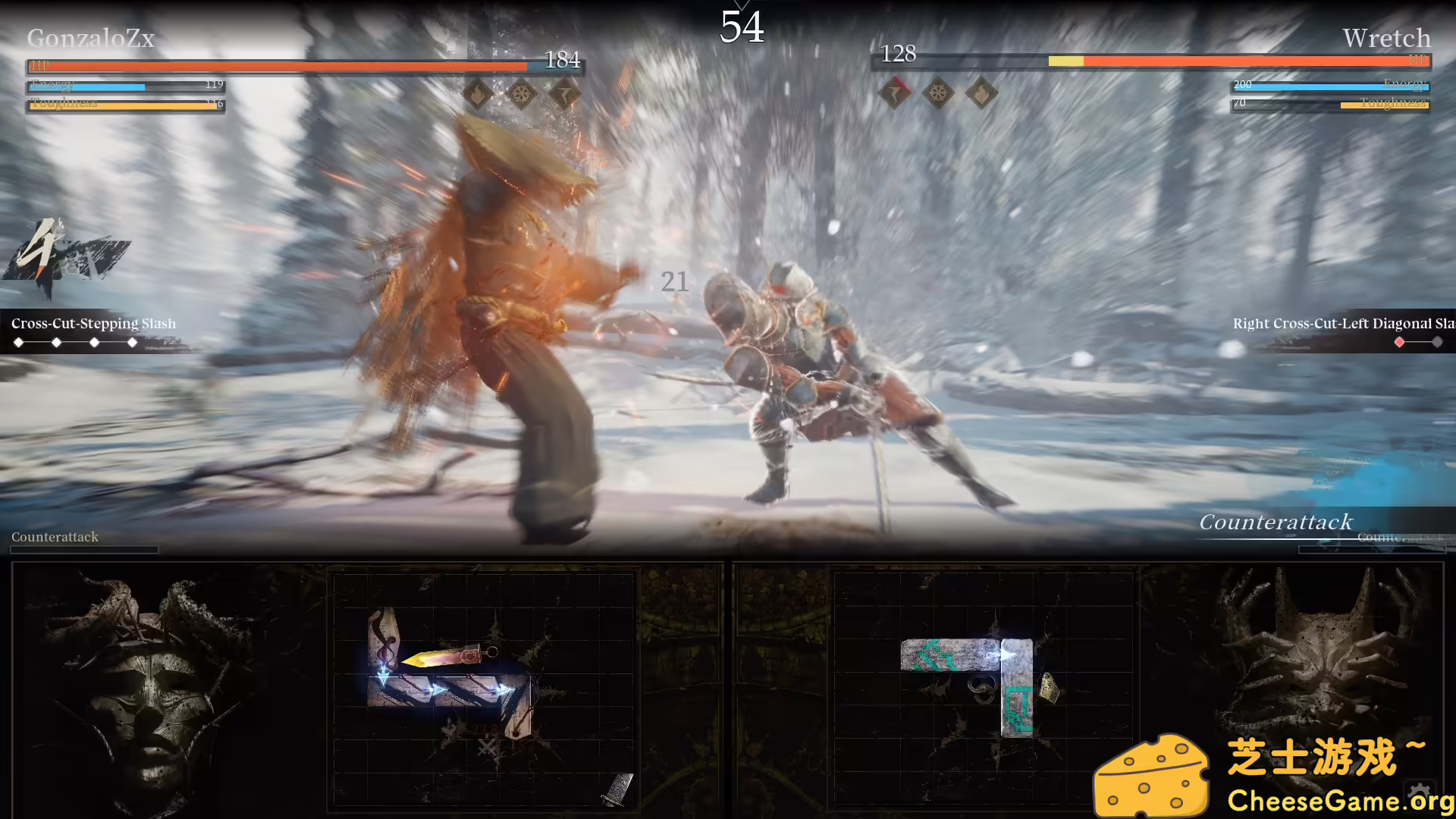
Task: Open the Cross-Cut-Stepping Slash skill banner
Action: (x=94, y=323)
